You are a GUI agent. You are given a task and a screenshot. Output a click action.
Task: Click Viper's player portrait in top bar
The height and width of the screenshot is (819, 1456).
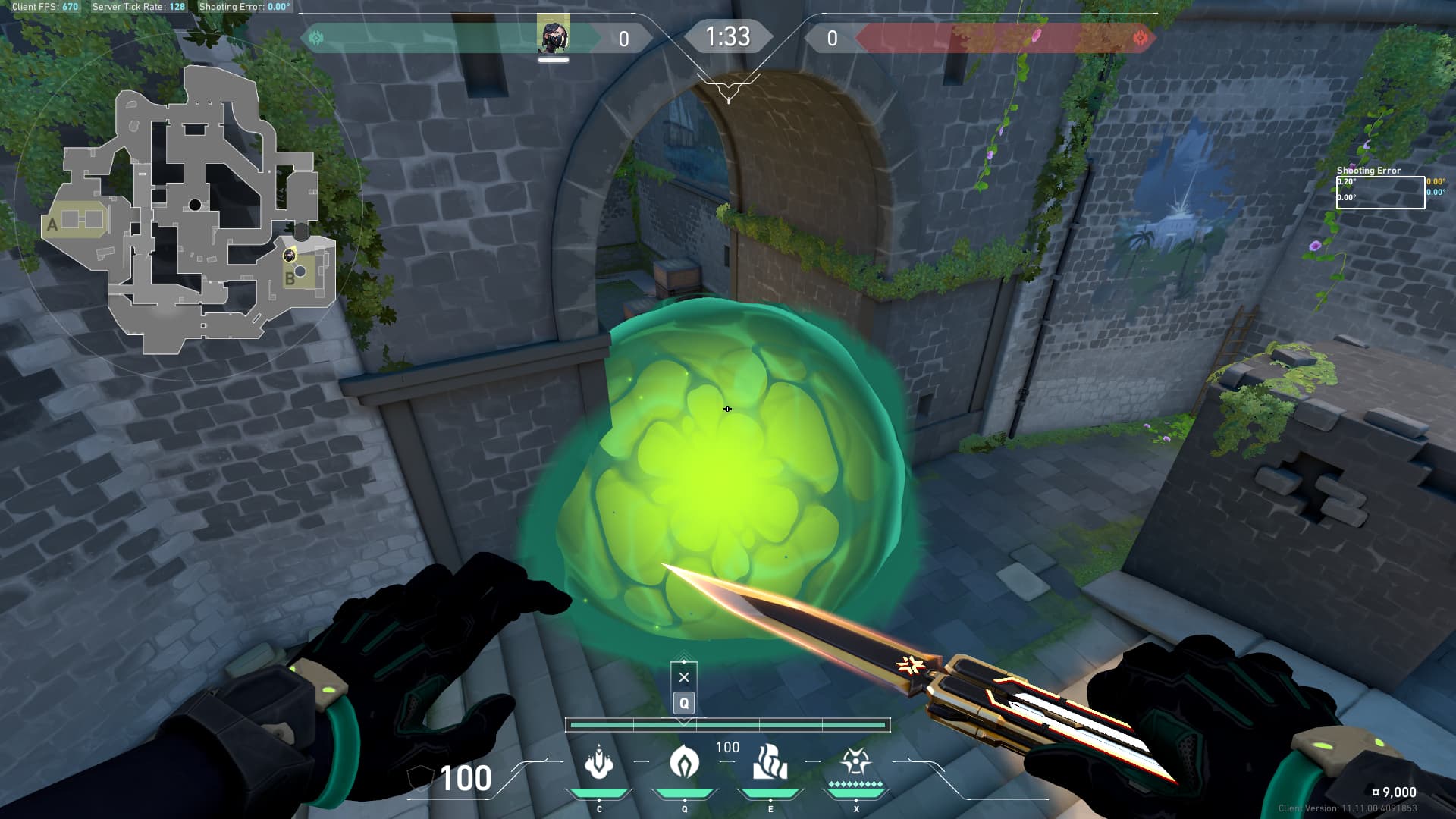[x=554, y=36]
